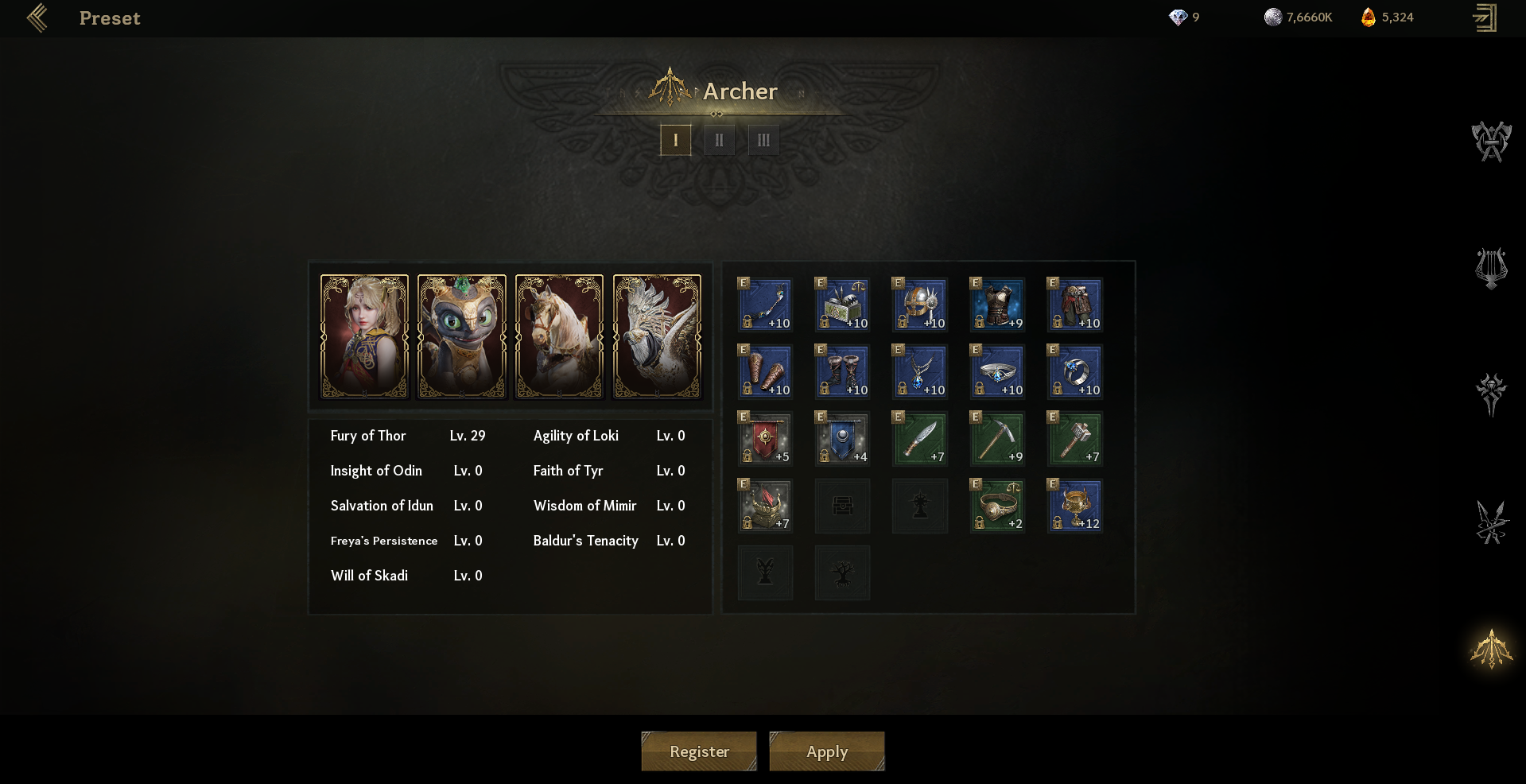Select the red banner slot +5

(765, 438)
